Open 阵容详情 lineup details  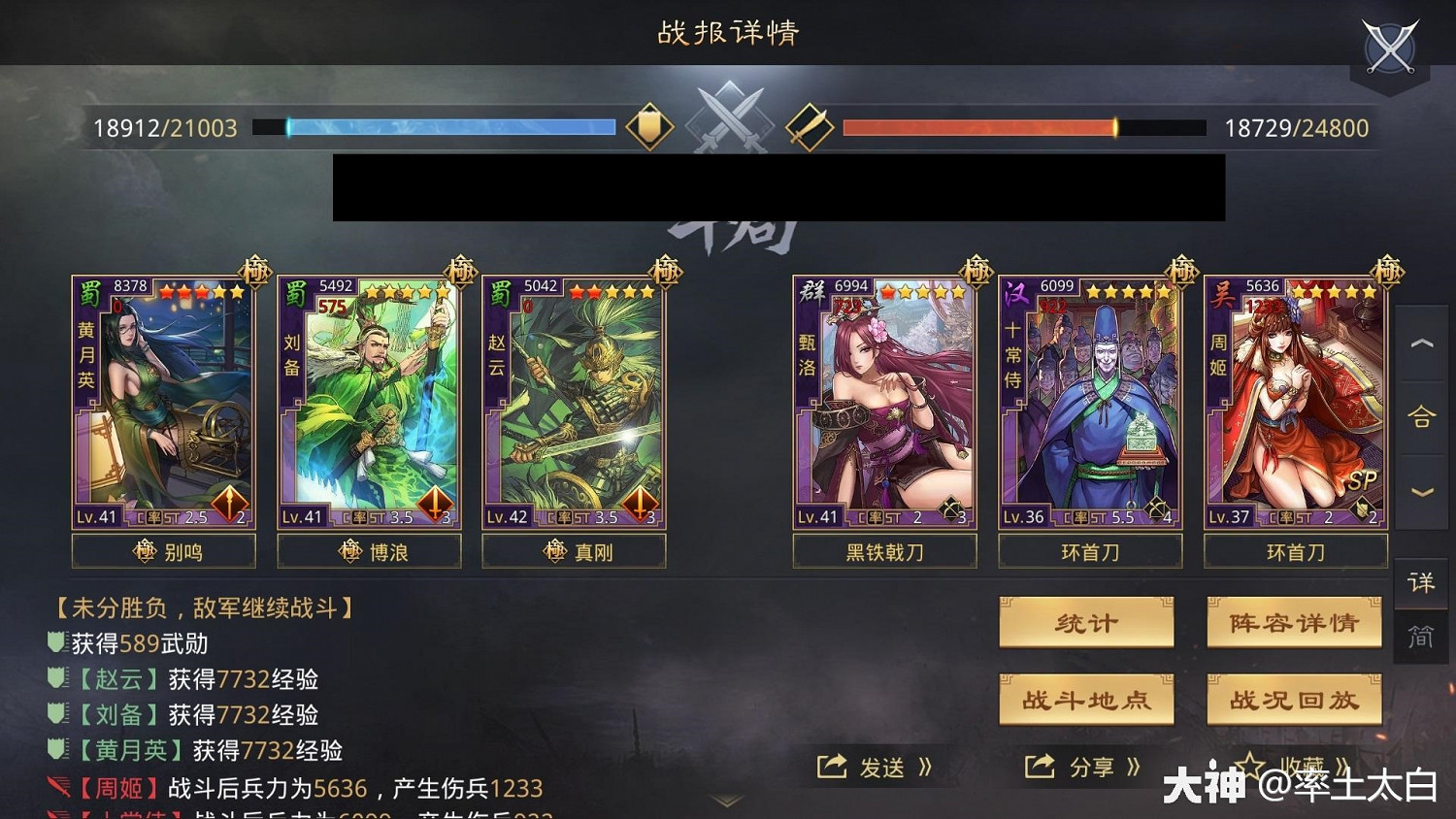click(x=1295, y=623)
